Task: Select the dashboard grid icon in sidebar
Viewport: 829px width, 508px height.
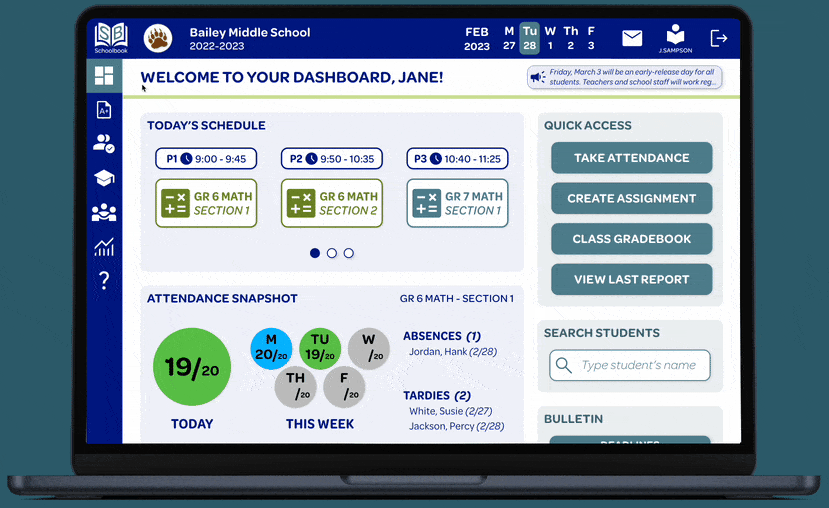Action: [x=104, y=75]
